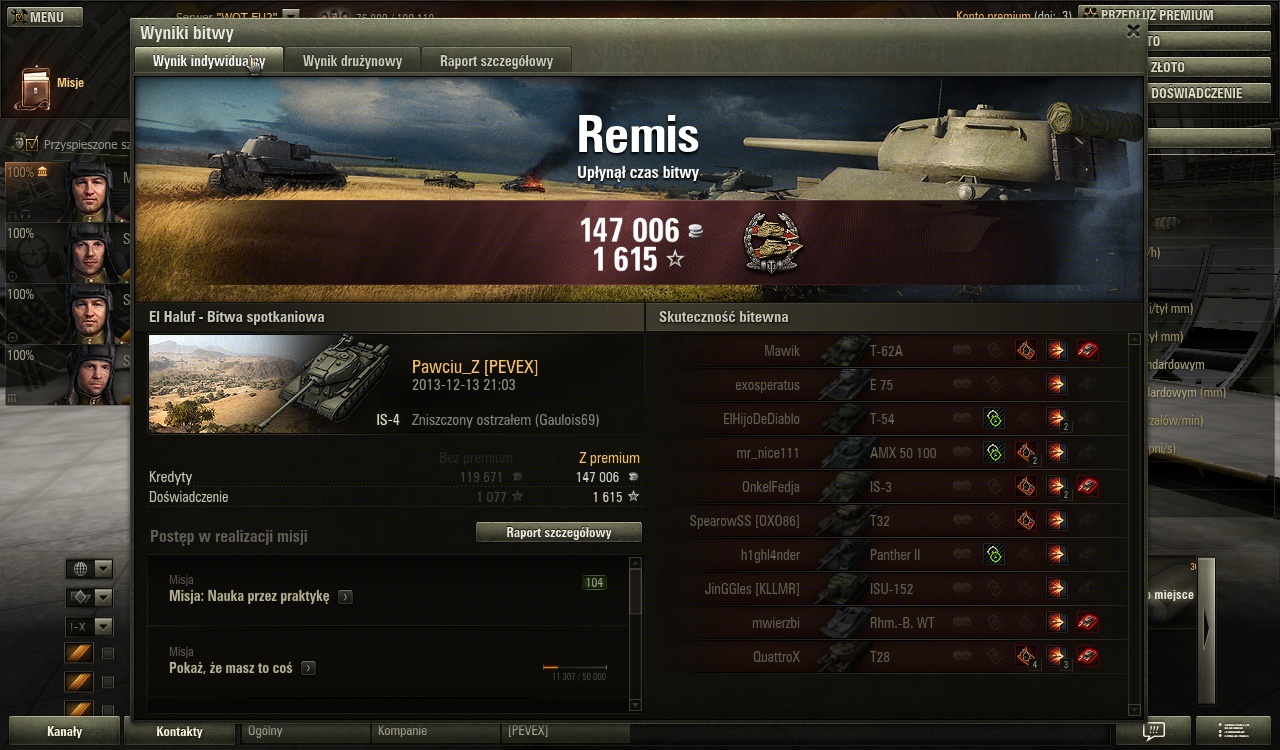Viewport: 1280px width, 750px height.
Task: Open the Misje briefcase icon
Action: (34, 88)
